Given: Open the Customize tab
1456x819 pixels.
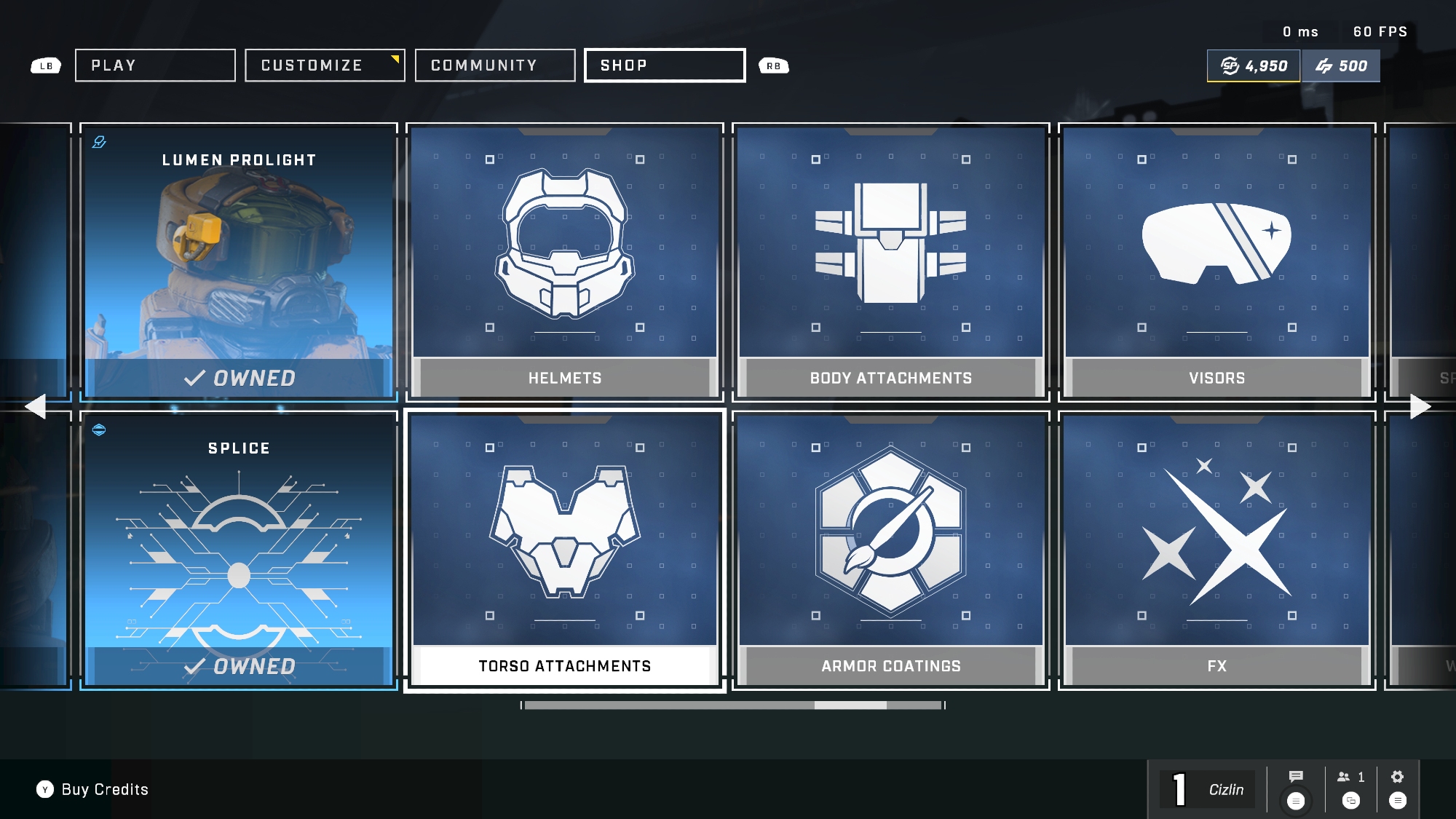Looking at the screenshot, I should point(325,66).
